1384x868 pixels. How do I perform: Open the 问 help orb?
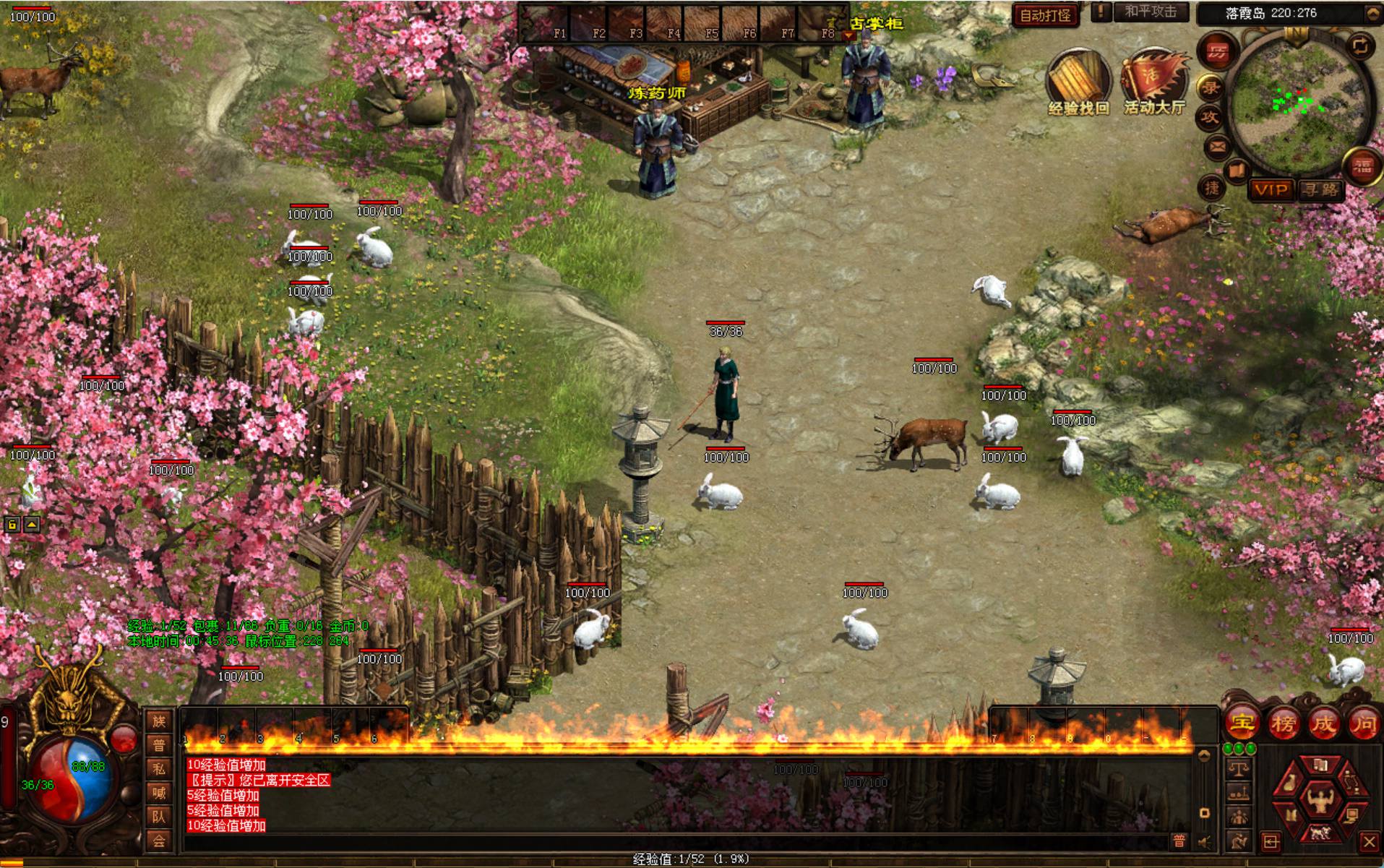(x=1364, y=723)
